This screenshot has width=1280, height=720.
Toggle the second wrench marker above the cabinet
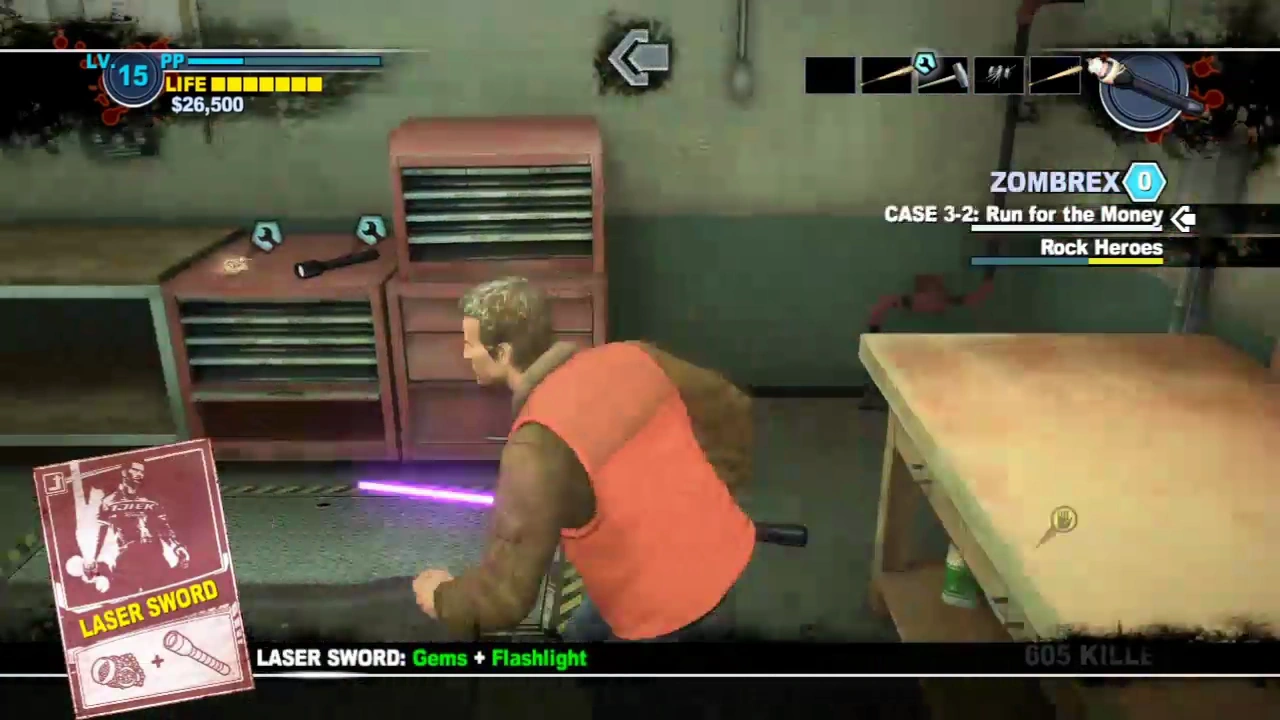click(371, 228)
